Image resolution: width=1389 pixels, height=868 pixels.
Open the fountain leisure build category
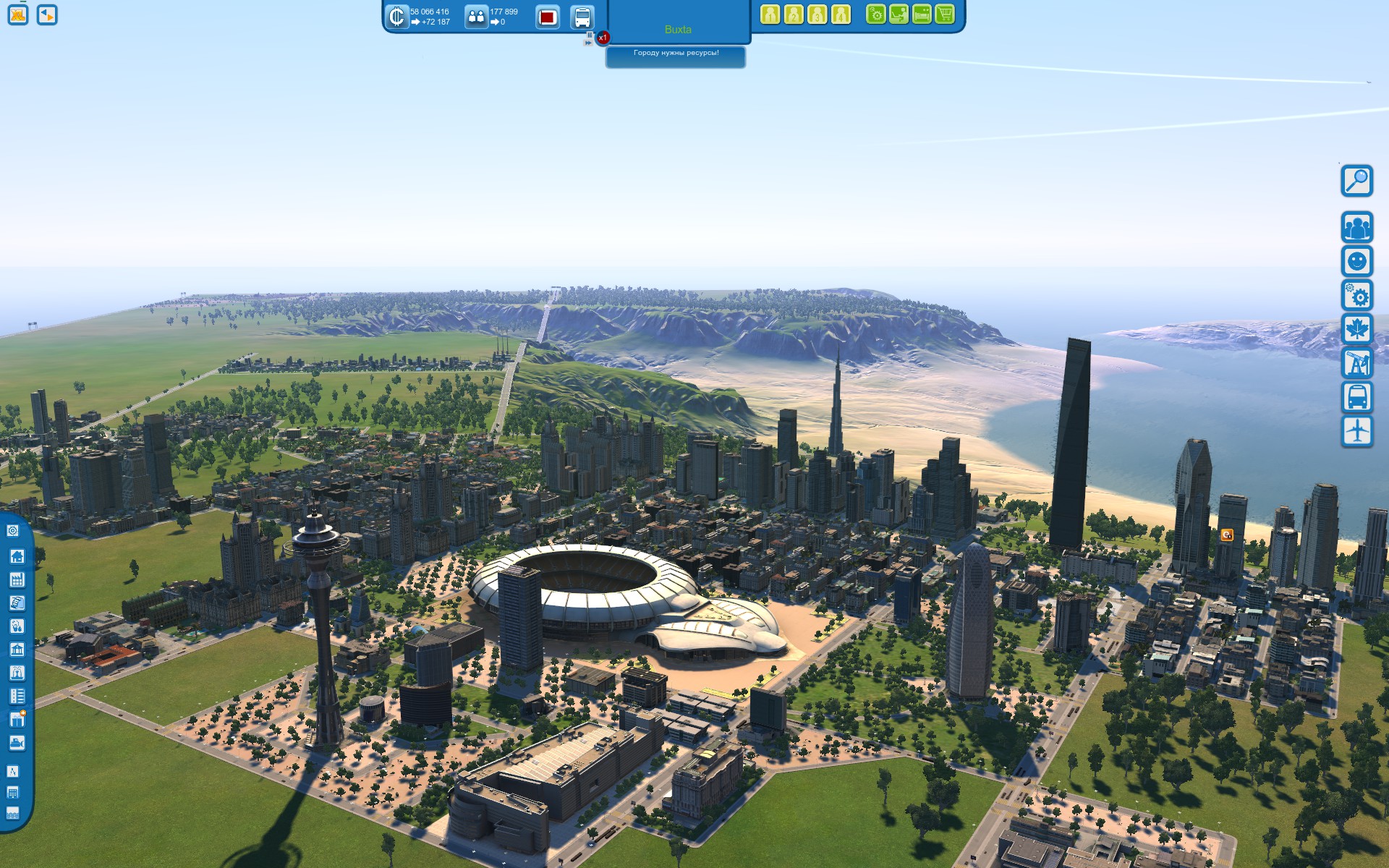17,673
